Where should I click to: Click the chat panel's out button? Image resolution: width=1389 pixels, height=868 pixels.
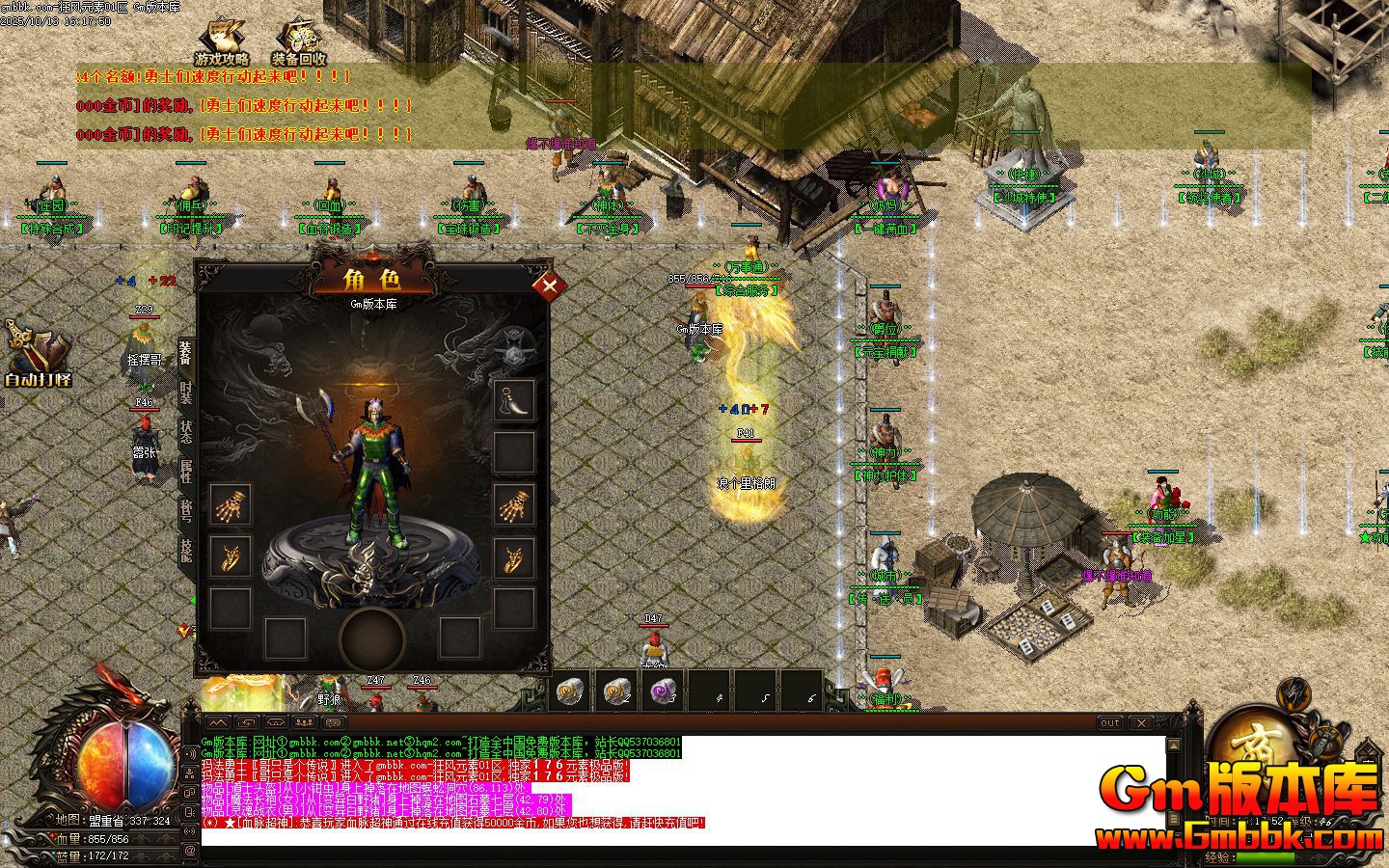[x=1111, y=722]
